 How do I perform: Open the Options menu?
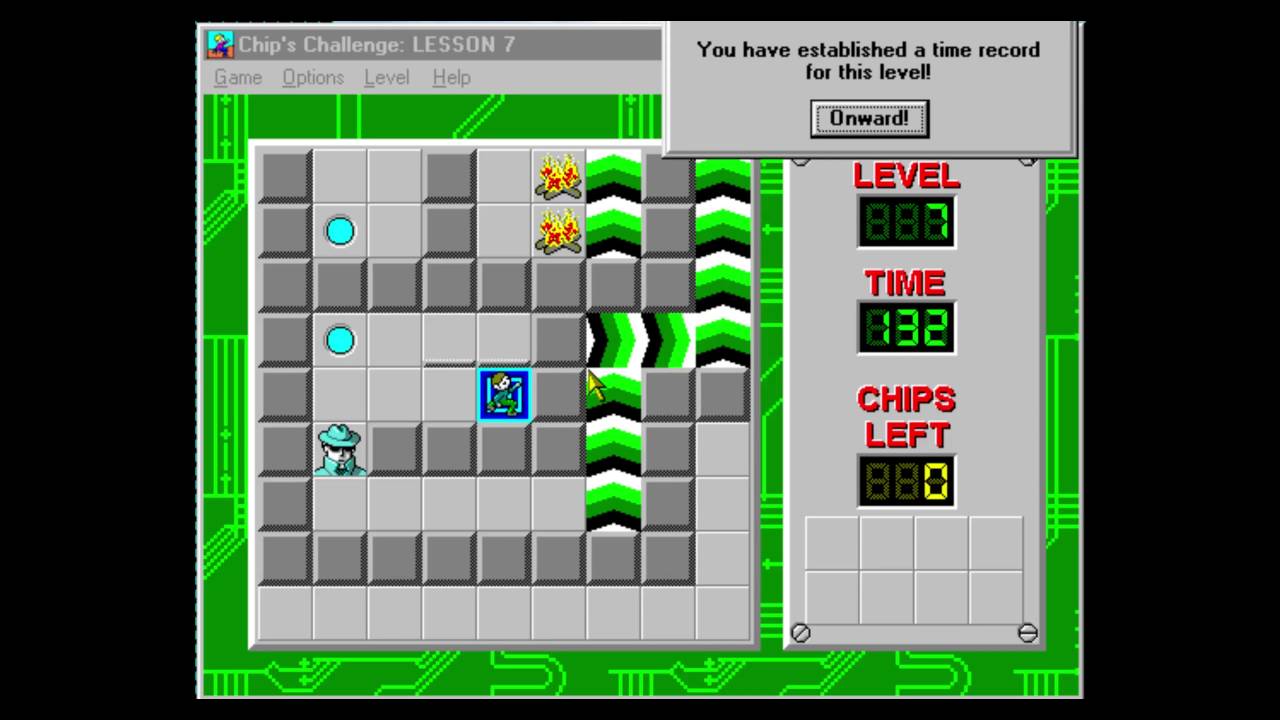[313, 77]
